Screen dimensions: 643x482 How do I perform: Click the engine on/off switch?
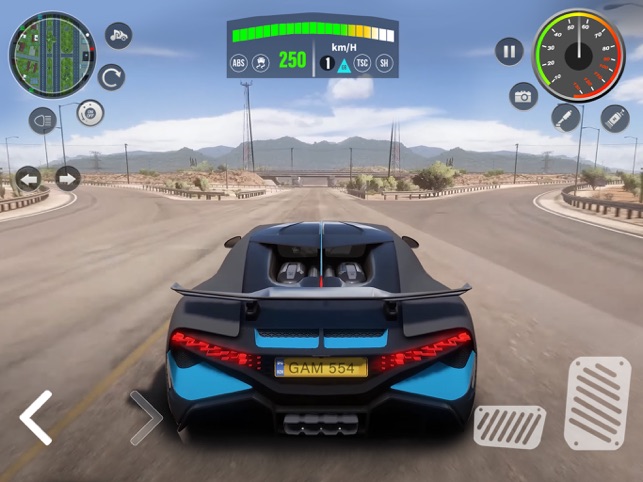click(90, 114)
